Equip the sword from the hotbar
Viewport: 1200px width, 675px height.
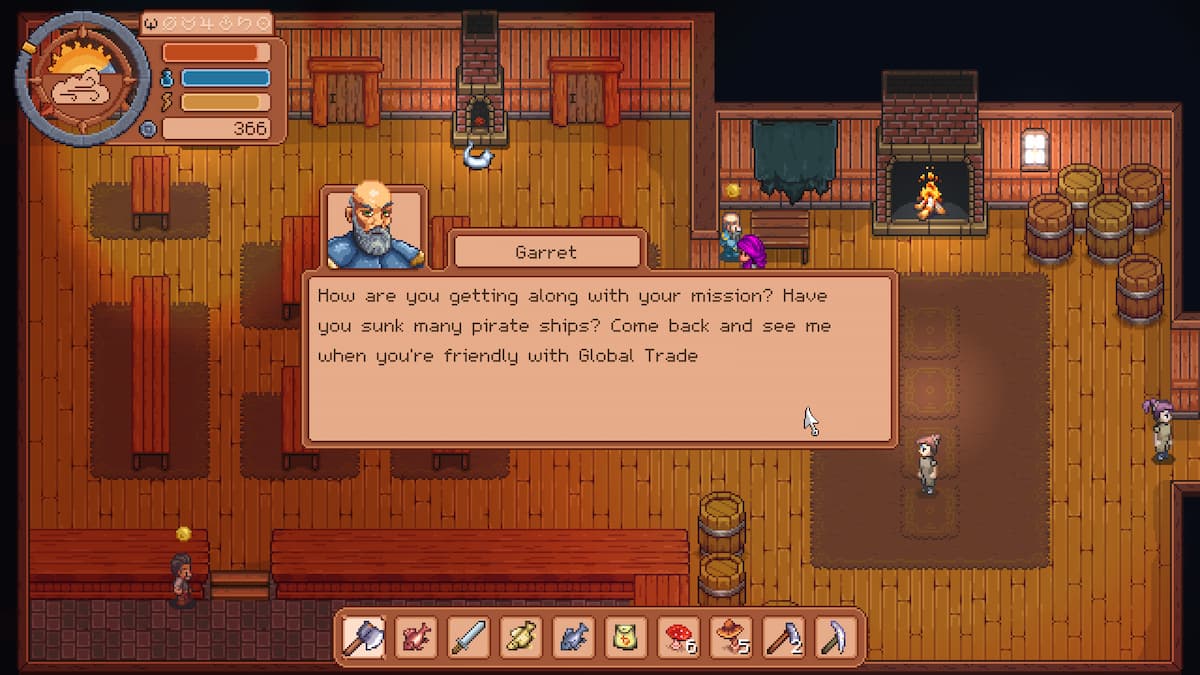coord(468,635)
